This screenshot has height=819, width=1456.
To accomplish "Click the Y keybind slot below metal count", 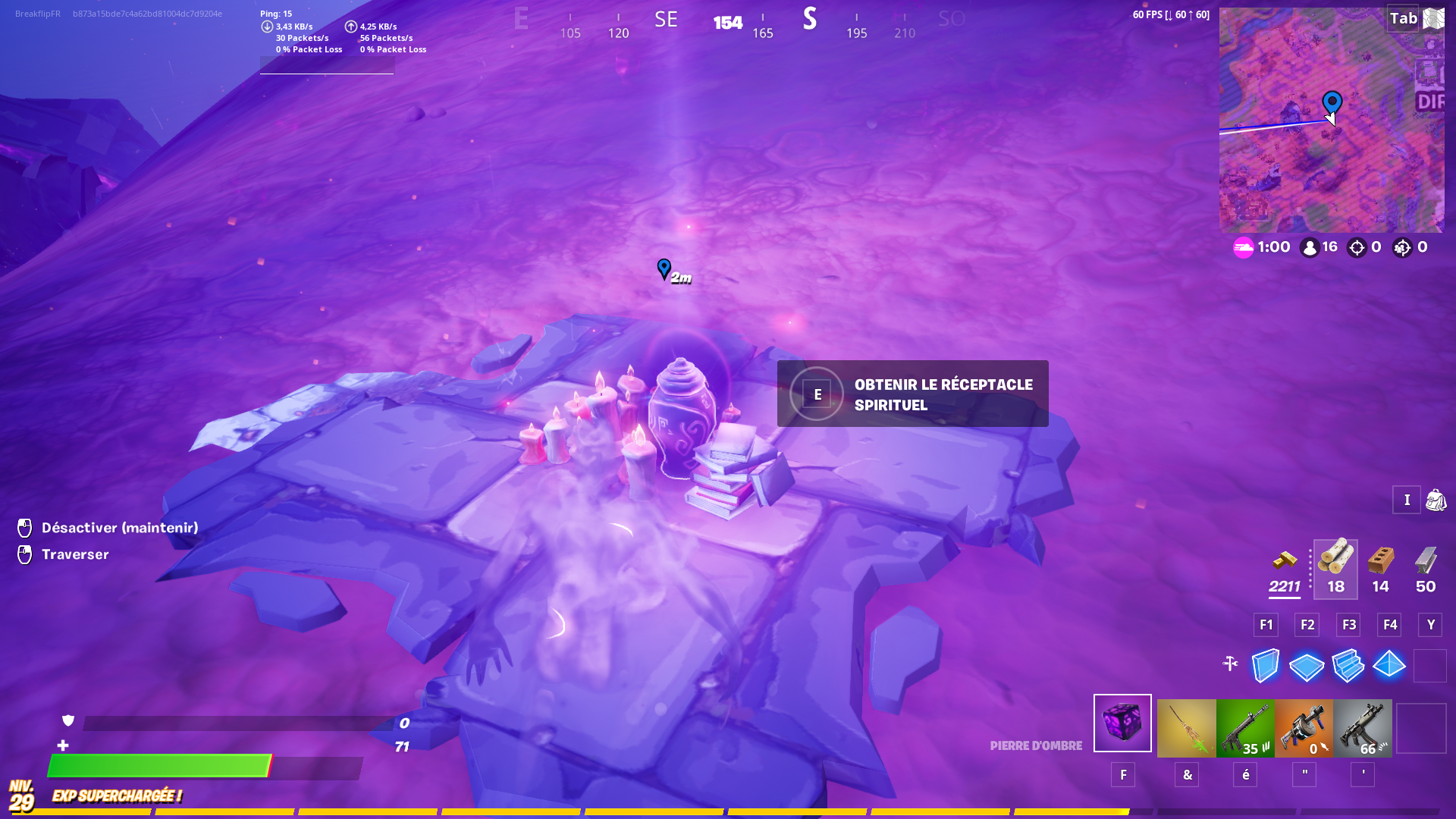I will pyautogui.click(x=1430, y=625).
